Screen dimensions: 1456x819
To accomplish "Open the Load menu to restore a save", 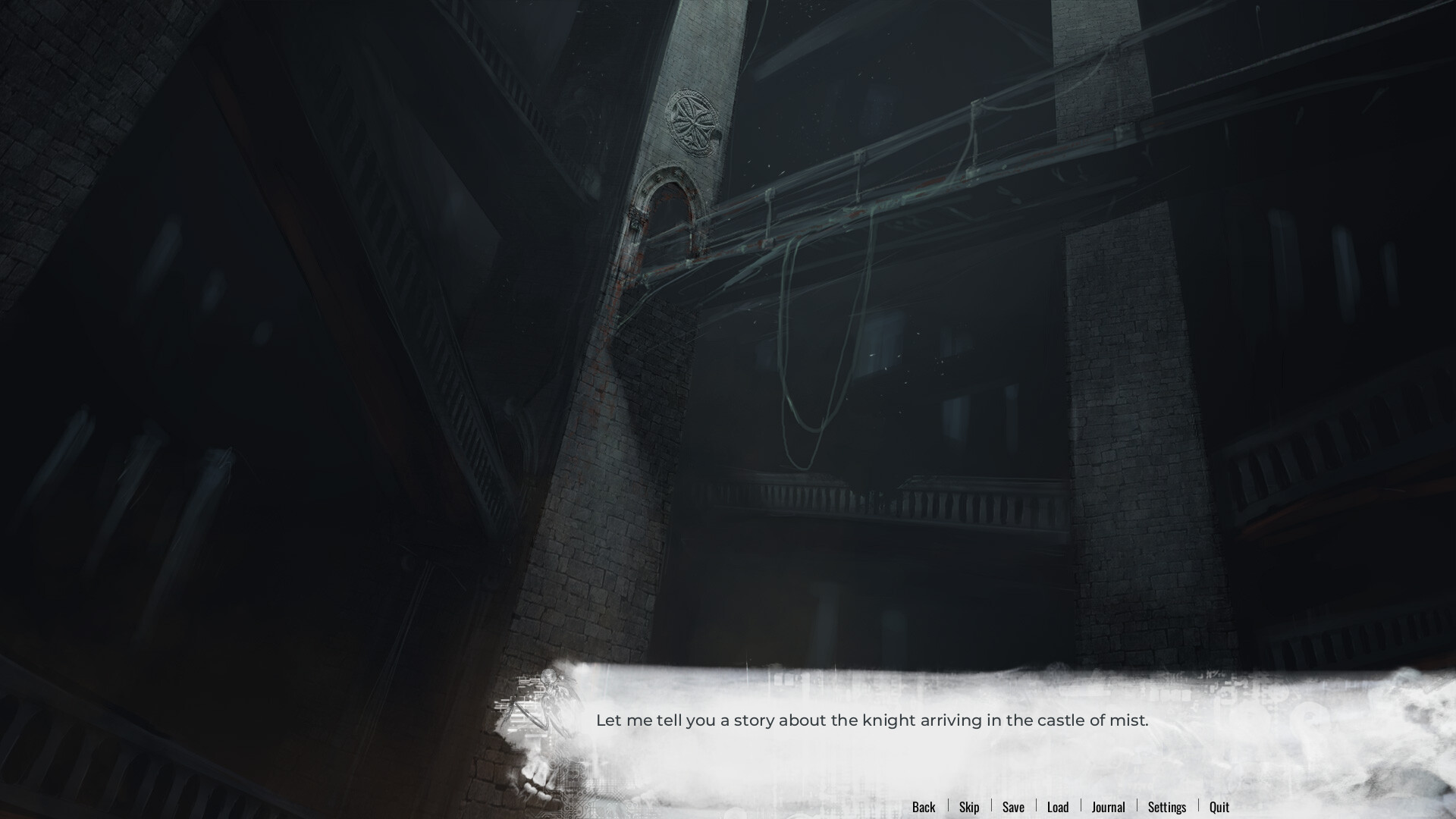I will [x=1058, y=807].
